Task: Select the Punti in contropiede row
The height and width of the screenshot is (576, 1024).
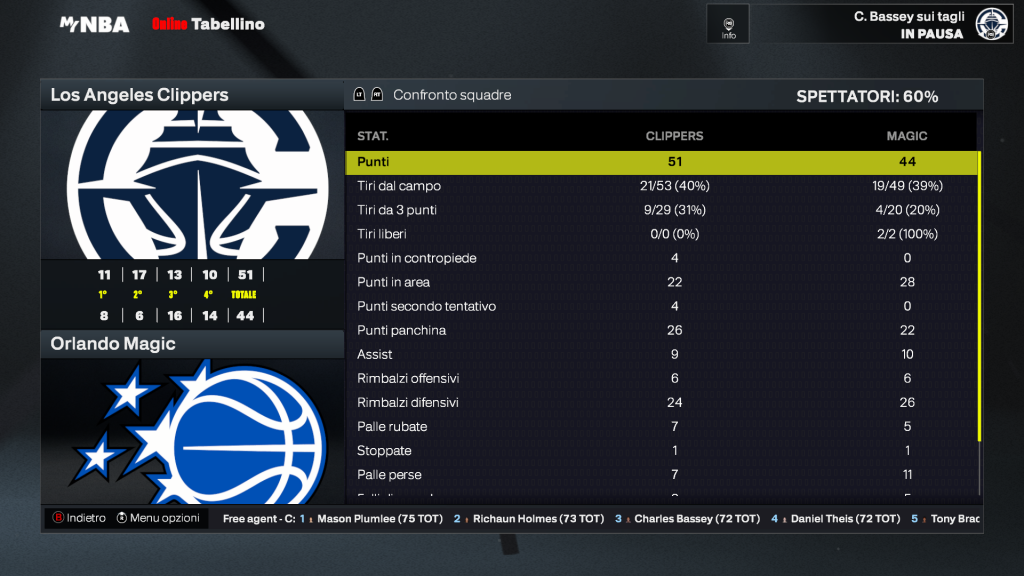Action: tap(660, 258)
